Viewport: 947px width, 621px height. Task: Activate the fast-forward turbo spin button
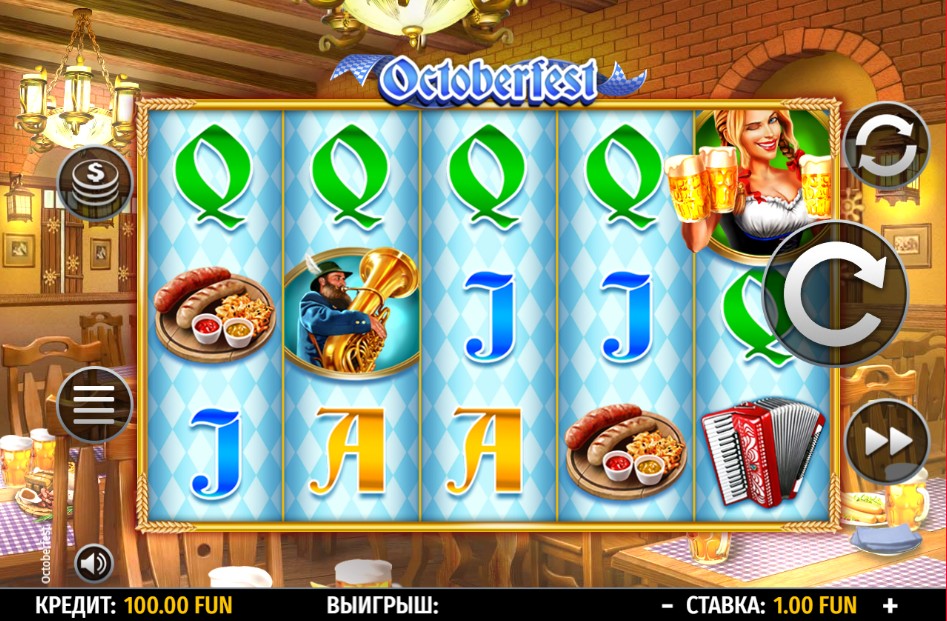(x=886, y=442)
